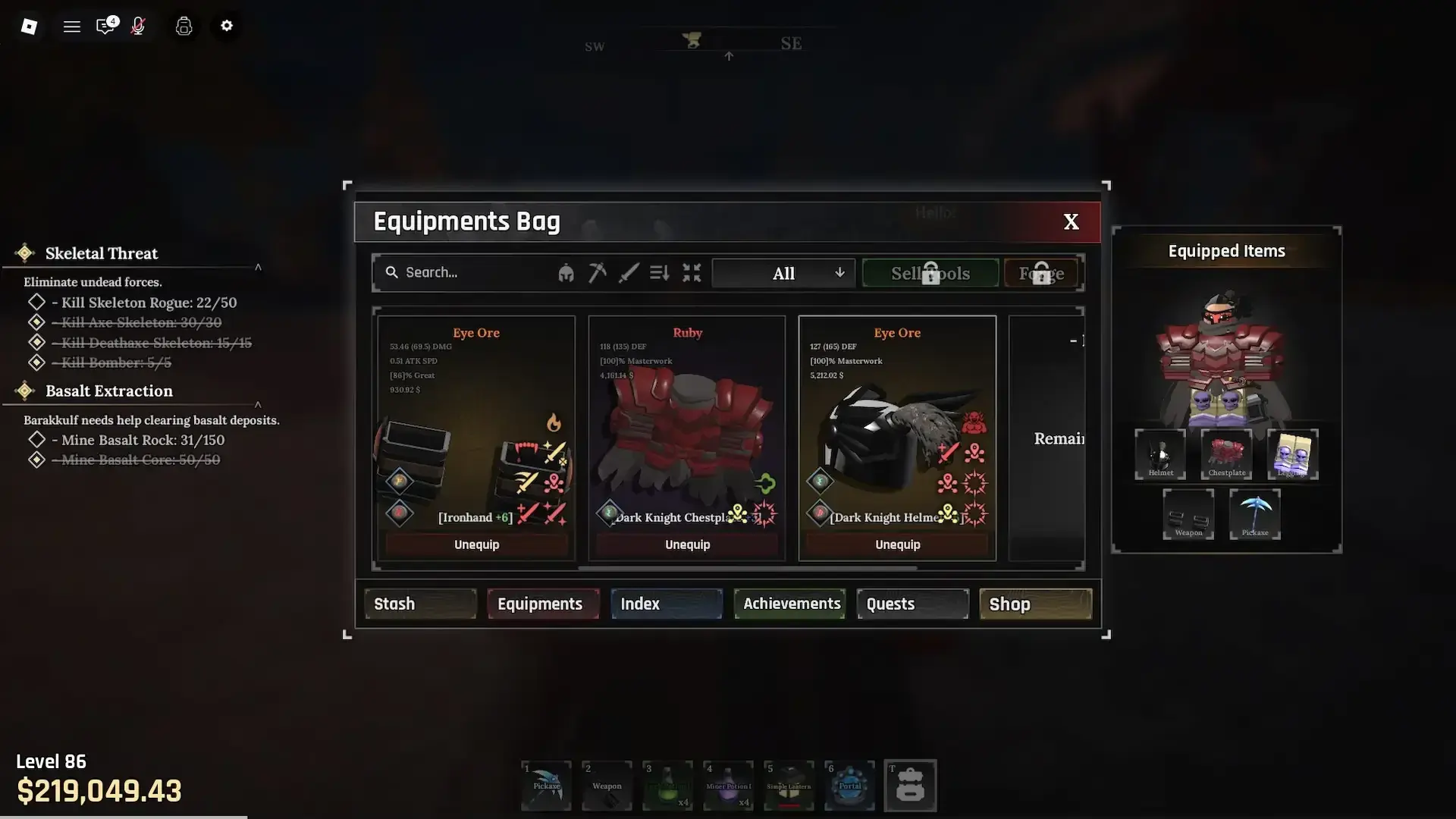Collapse the Skeletal Threat quest section
1456x819 pixels.
(259, 267)
